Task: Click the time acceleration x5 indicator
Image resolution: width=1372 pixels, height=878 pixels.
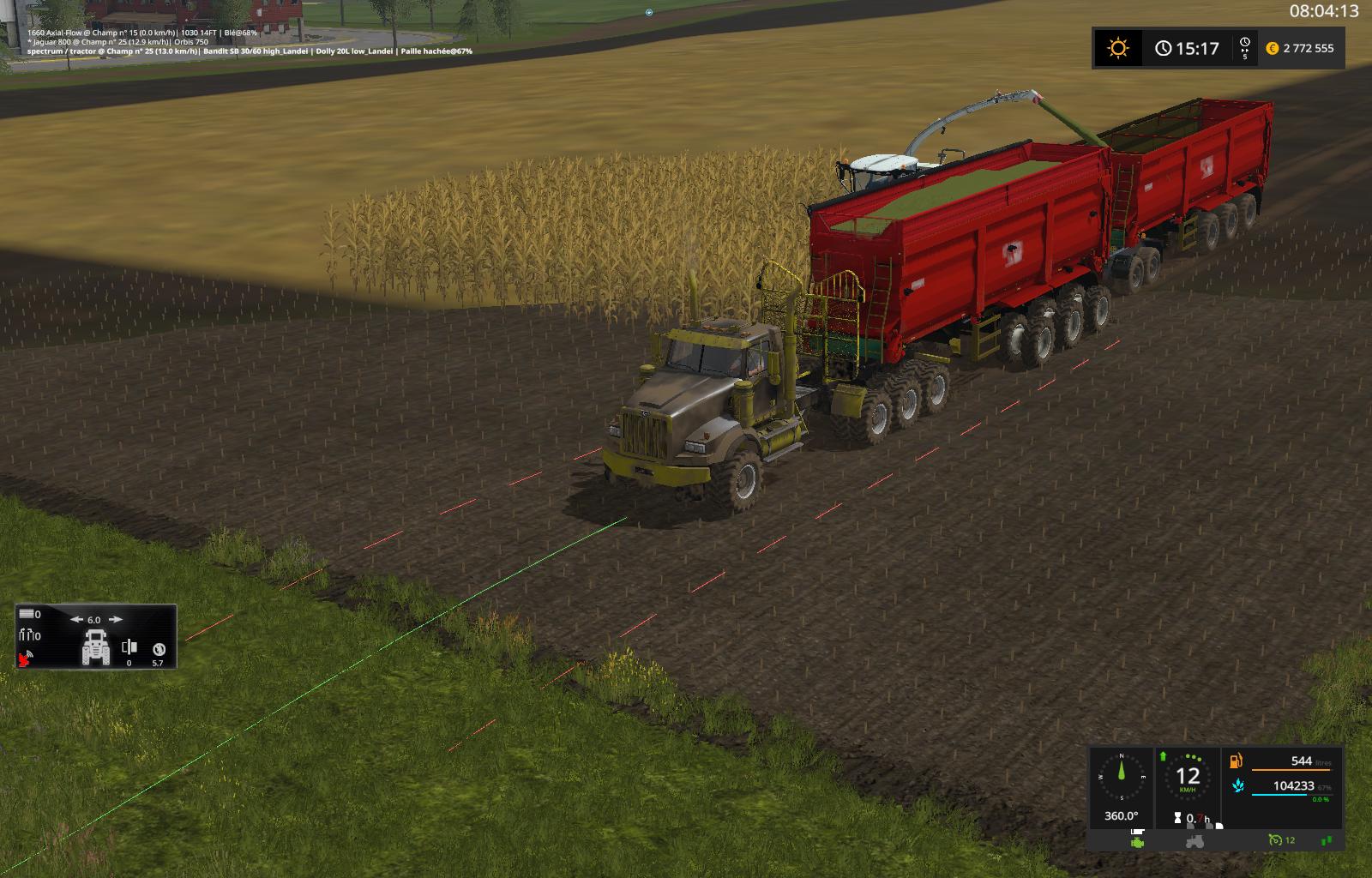Action: 1244,48
